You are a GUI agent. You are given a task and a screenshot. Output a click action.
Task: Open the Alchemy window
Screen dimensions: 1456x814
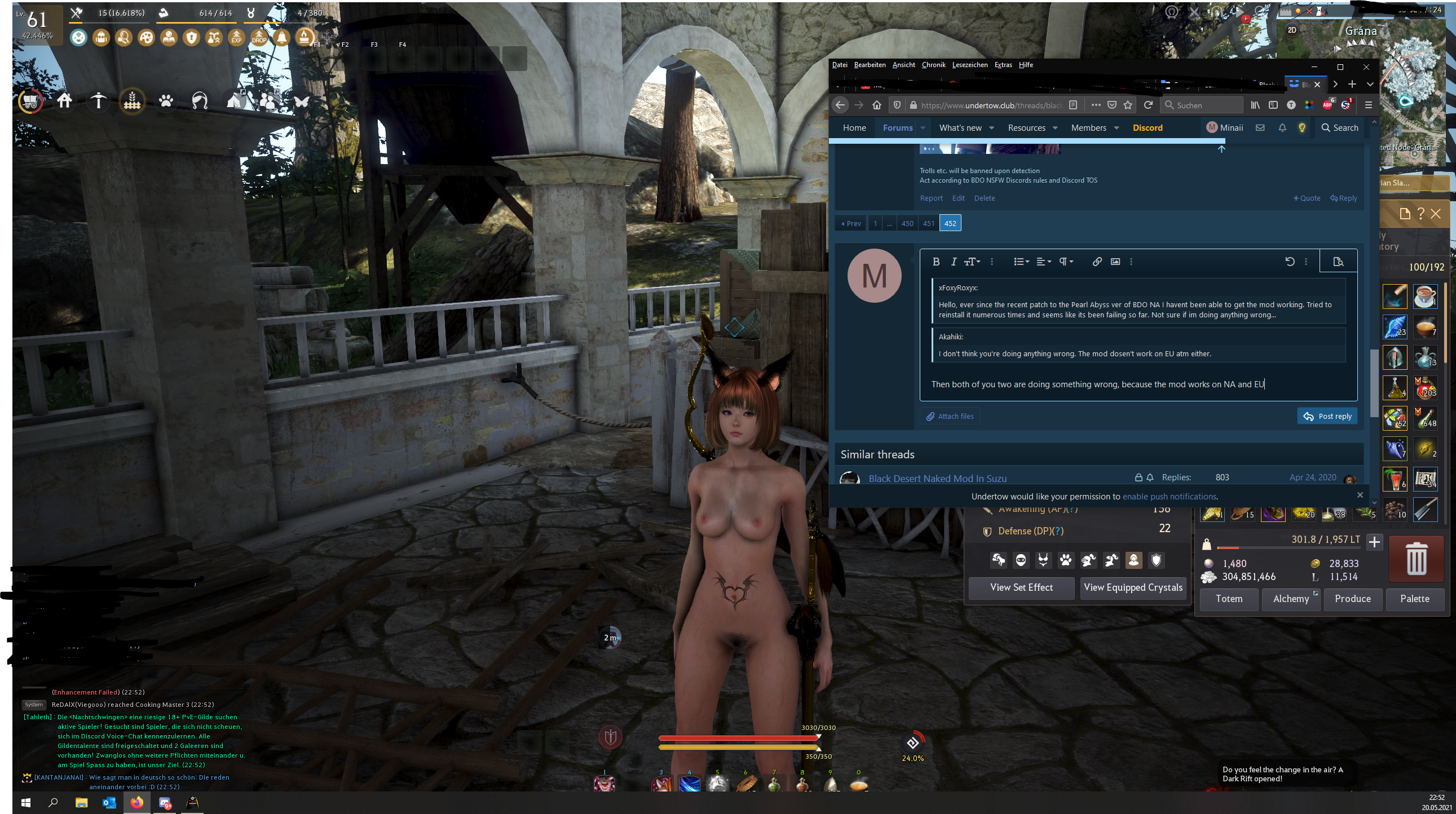click(x=1290, y=599)
